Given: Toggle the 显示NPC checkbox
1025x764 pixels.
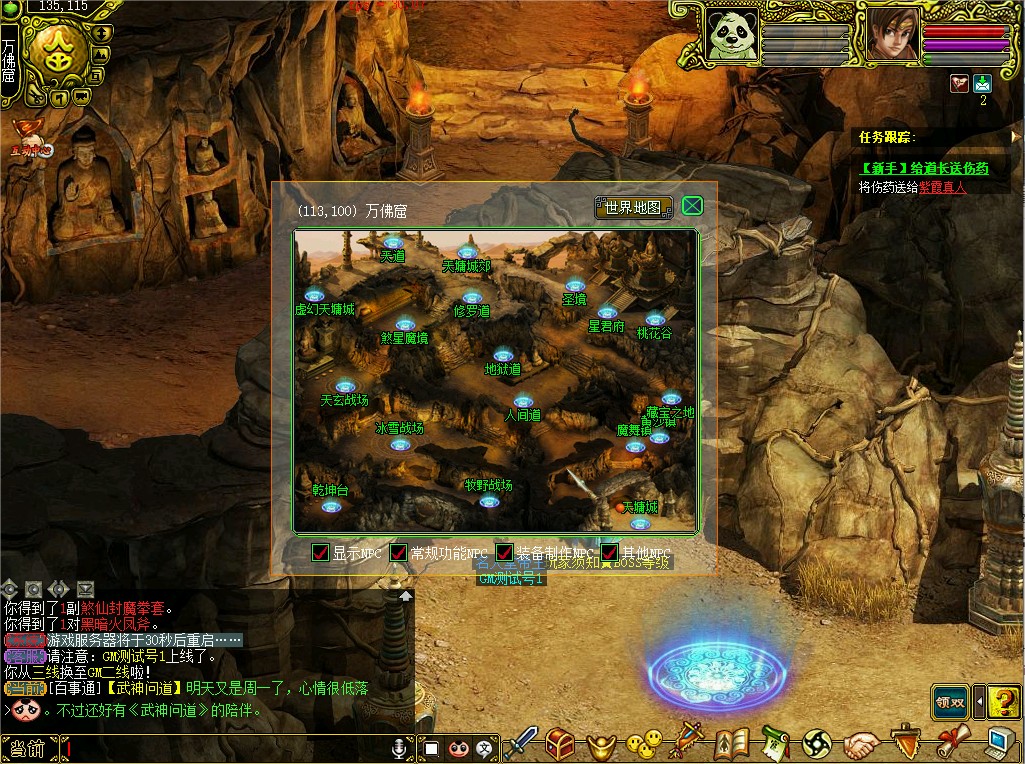Looking at the screenshot, I should tap(321, 553).
